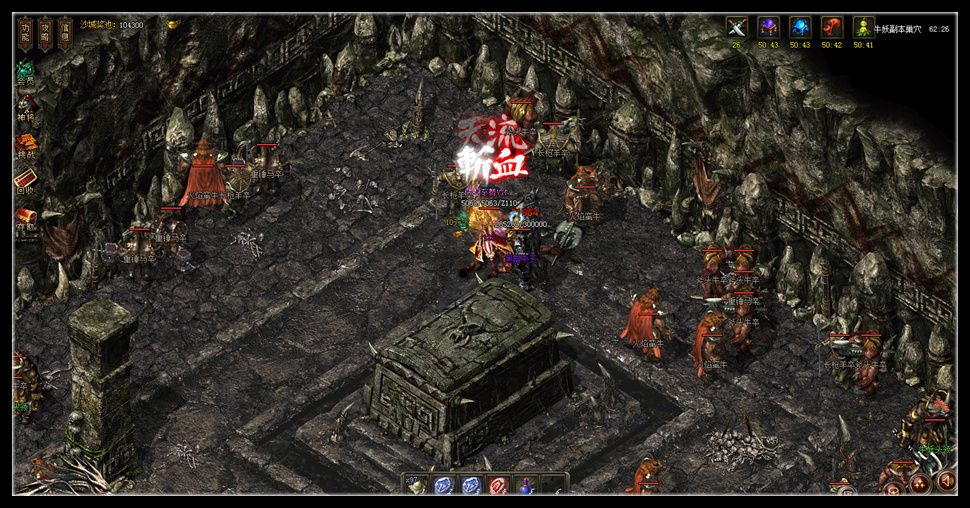Open the 信息 banner tab
This screenshot has width=970, height=508.
65,32
